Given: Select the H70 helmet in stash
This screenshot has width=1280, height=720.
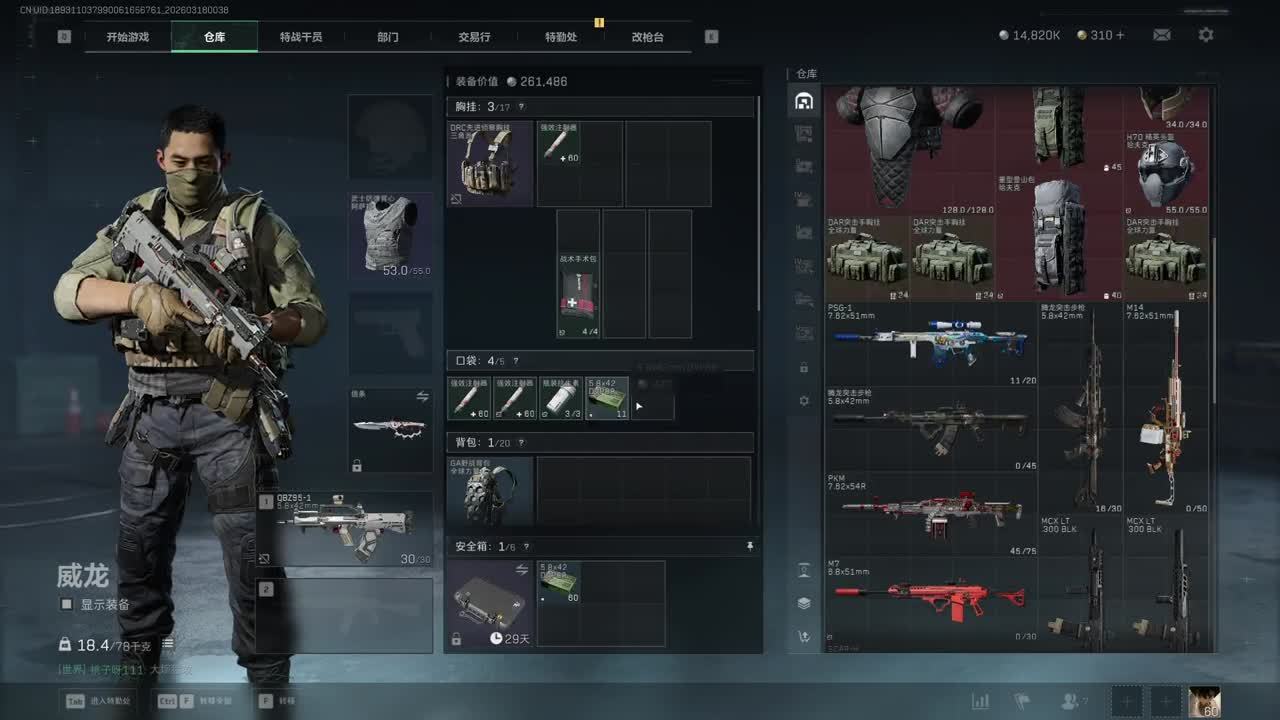Looking at the screenshot, I should [1166, 172].
